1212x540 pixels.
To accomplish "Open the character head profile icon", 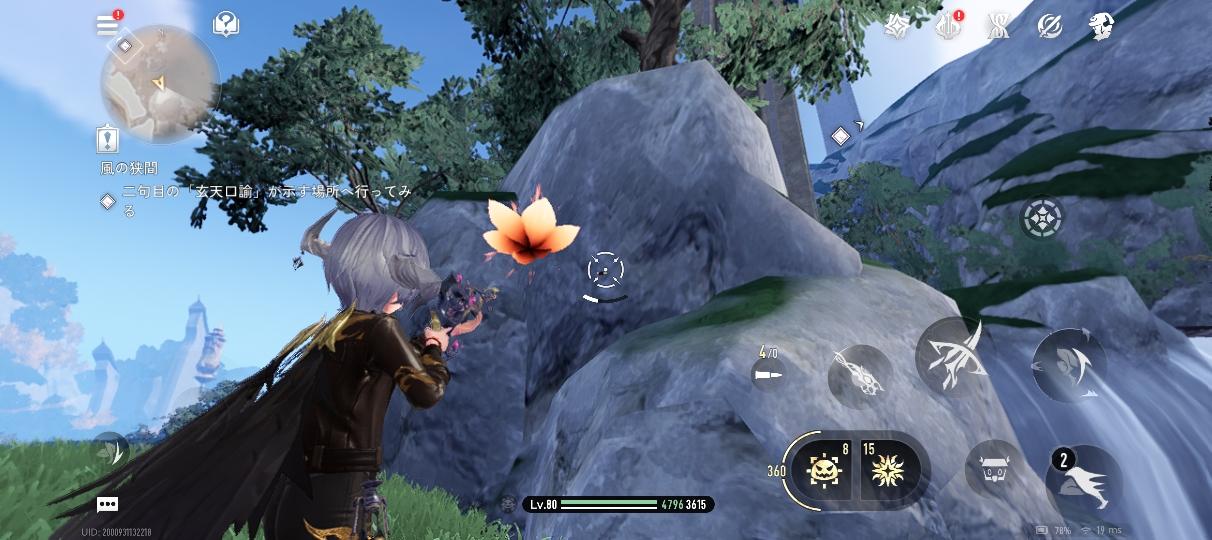I will coord(1102,27).
